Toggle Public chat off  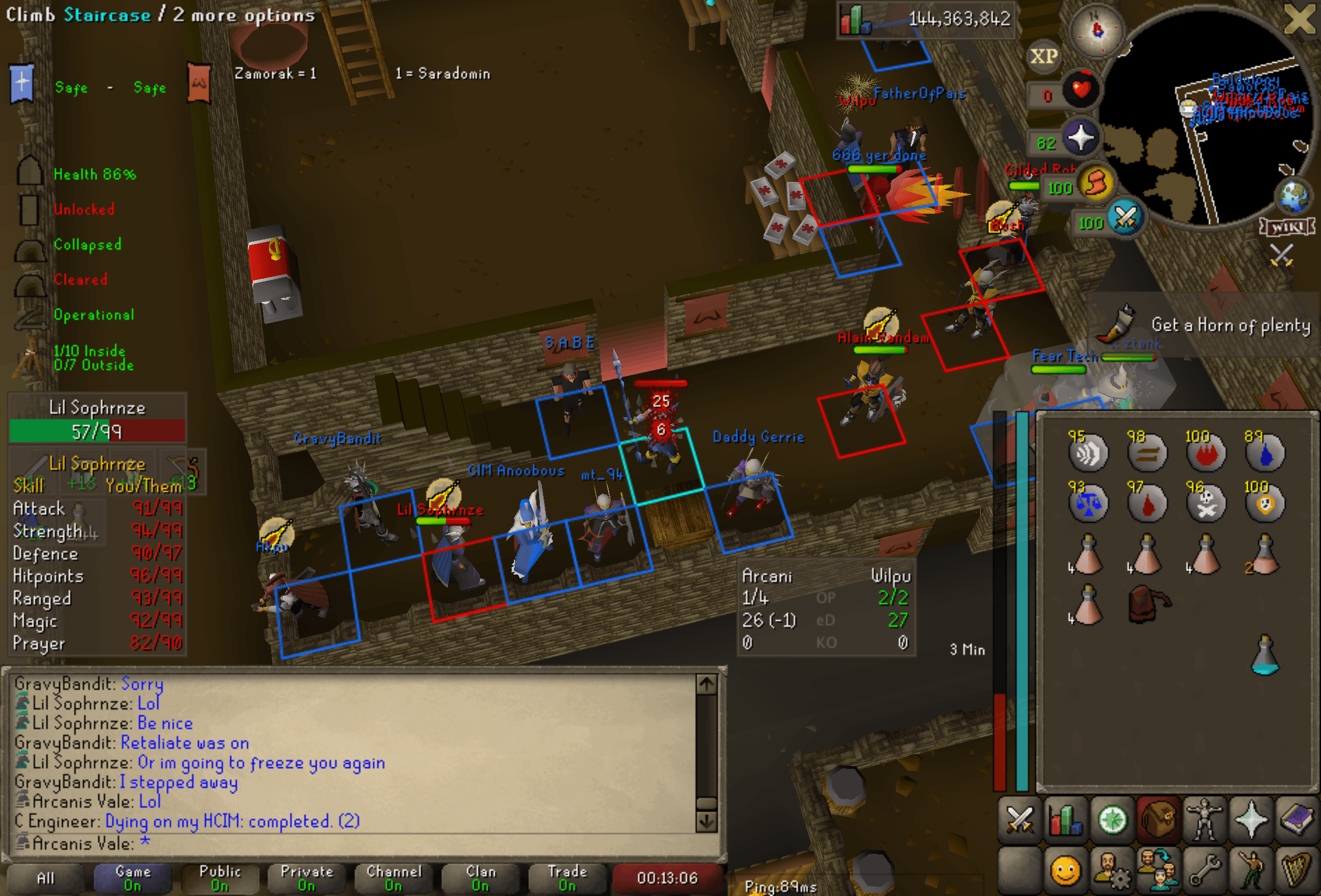pyautogui.click(x=219, y=878)
